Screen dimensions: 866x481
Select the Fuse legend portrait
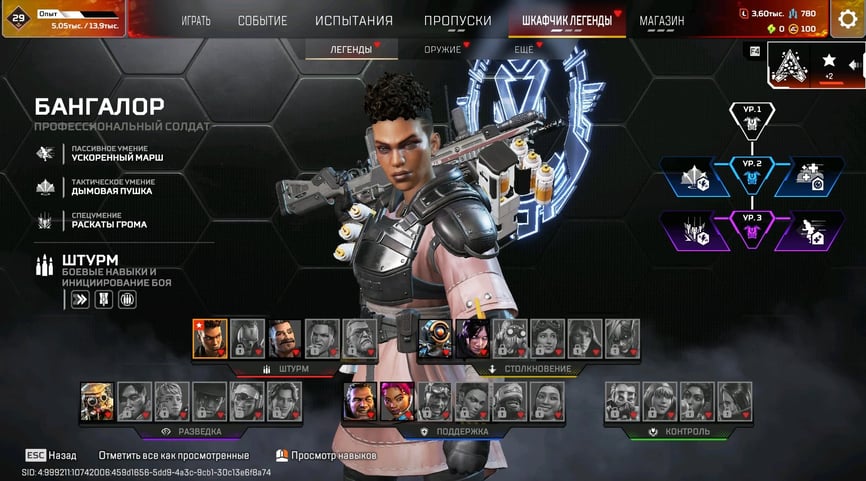click(x=285, y=338)
